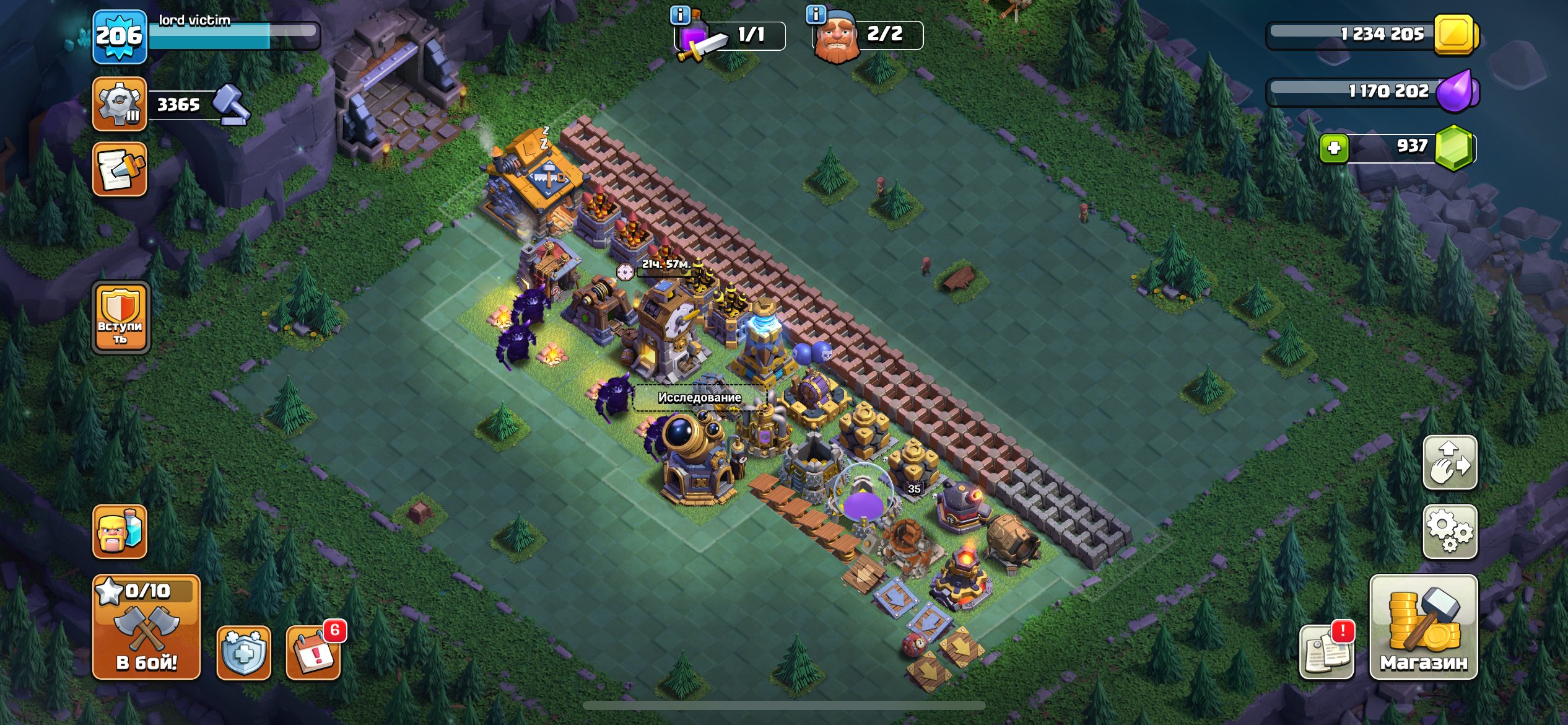
Task: Click the player name lord victim
Action: [x=192, y=19]
